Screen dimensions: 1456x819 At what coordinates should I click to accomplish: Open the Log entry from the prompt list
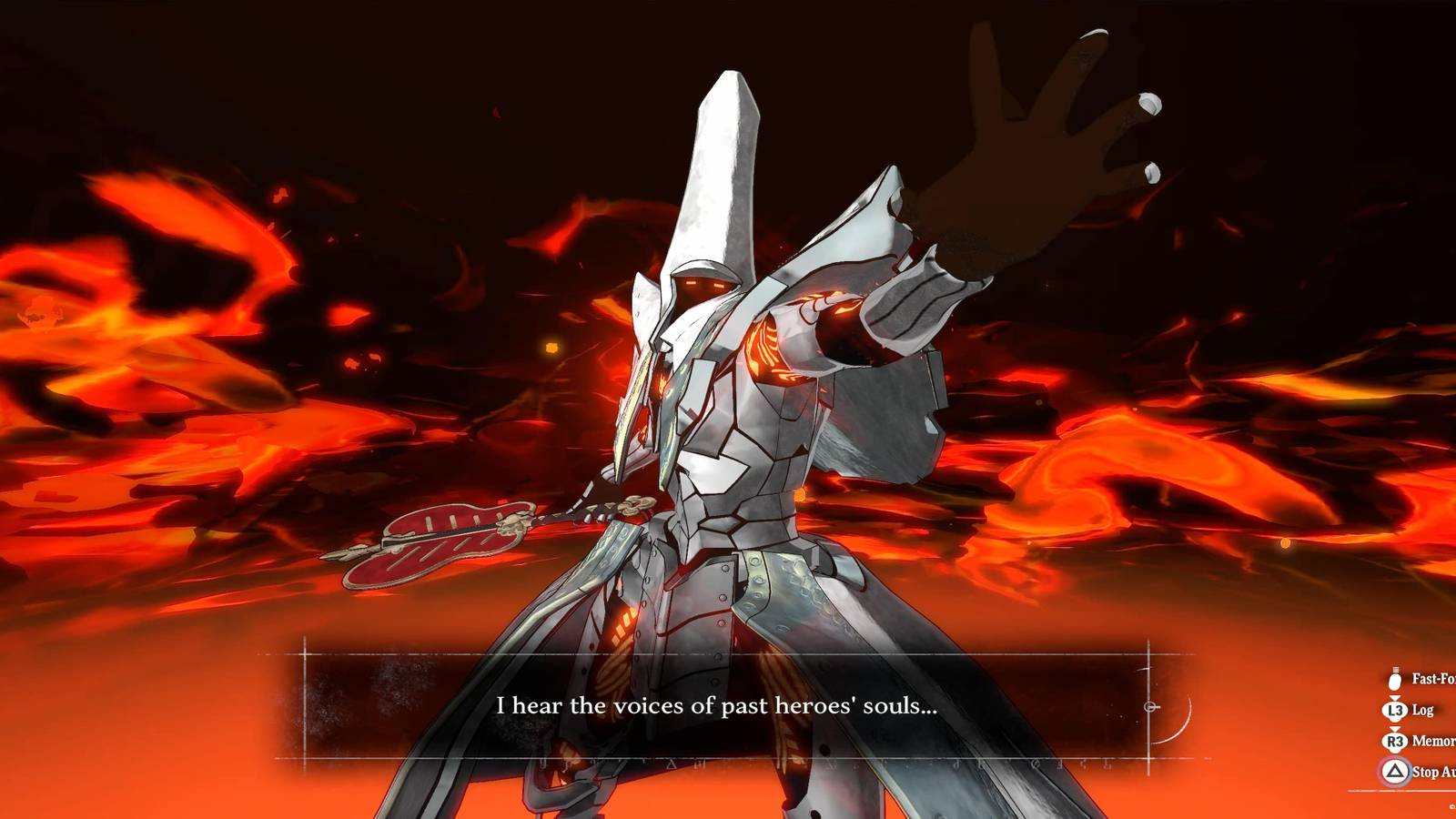coord(1422,711)
